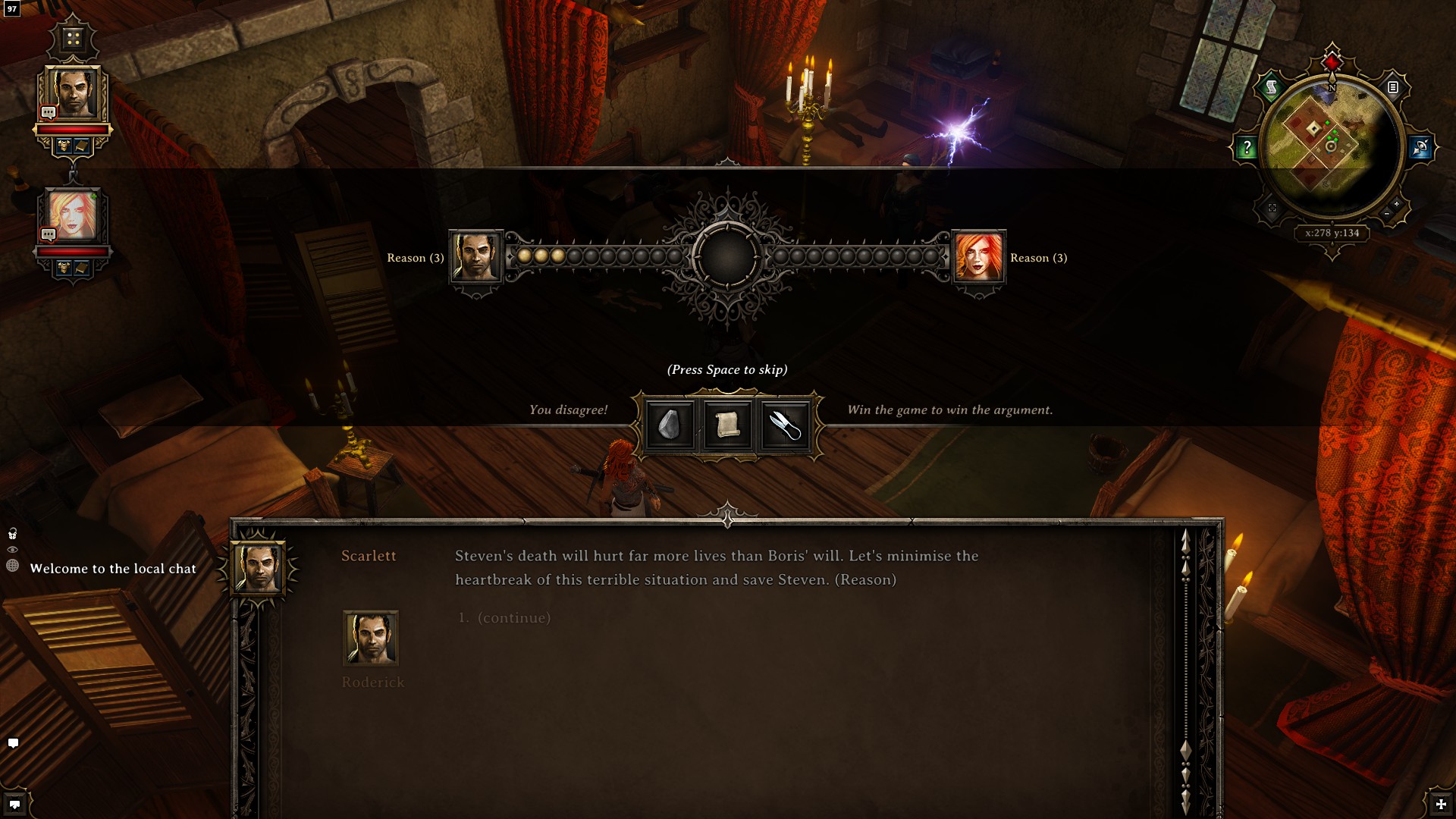Toggle the lock icon above the chat panel
The image size is (1456, 819).
pyautogui.click(x=12, y=533)
